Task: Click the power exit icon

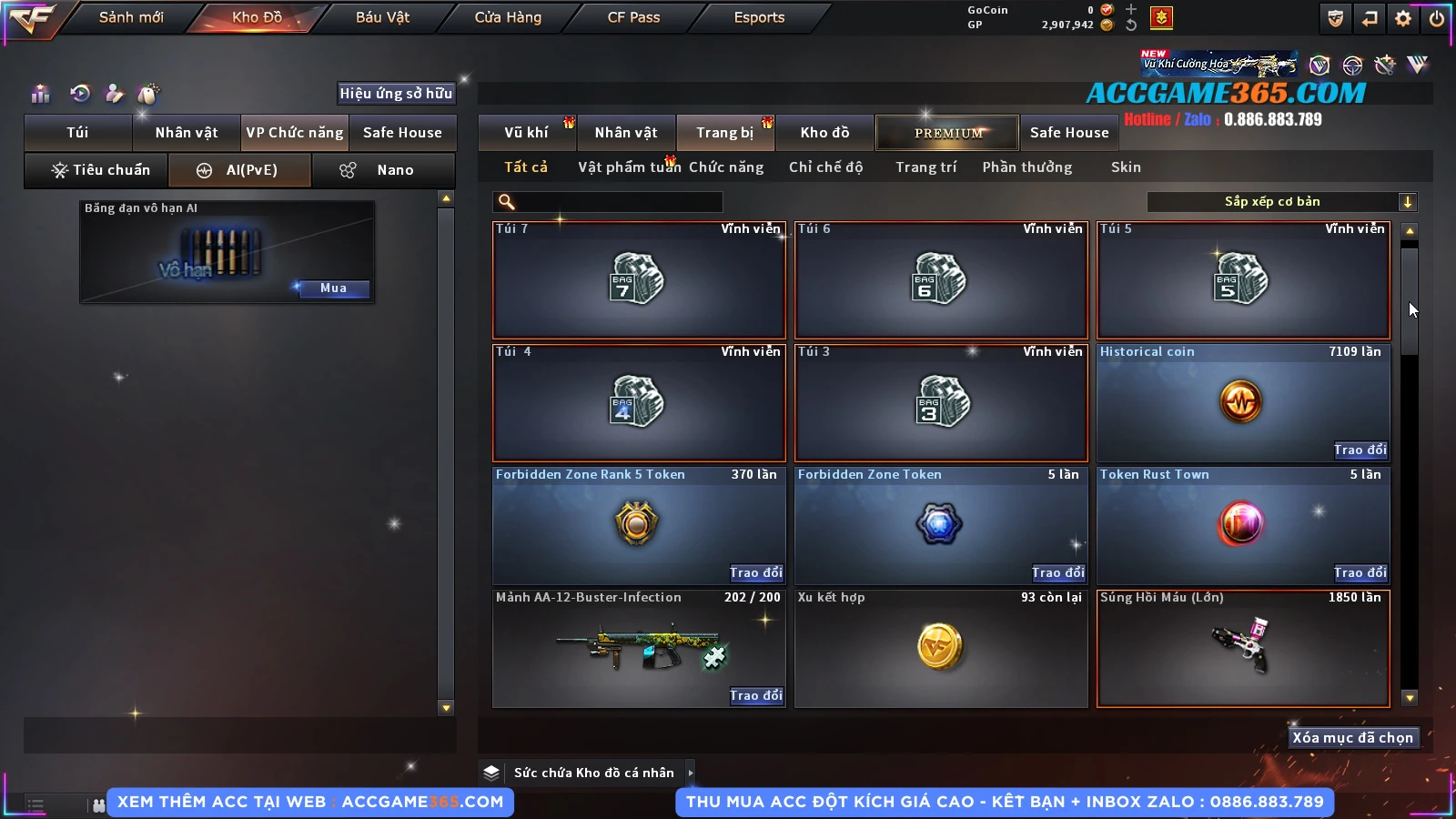Action: (1437, 18)
